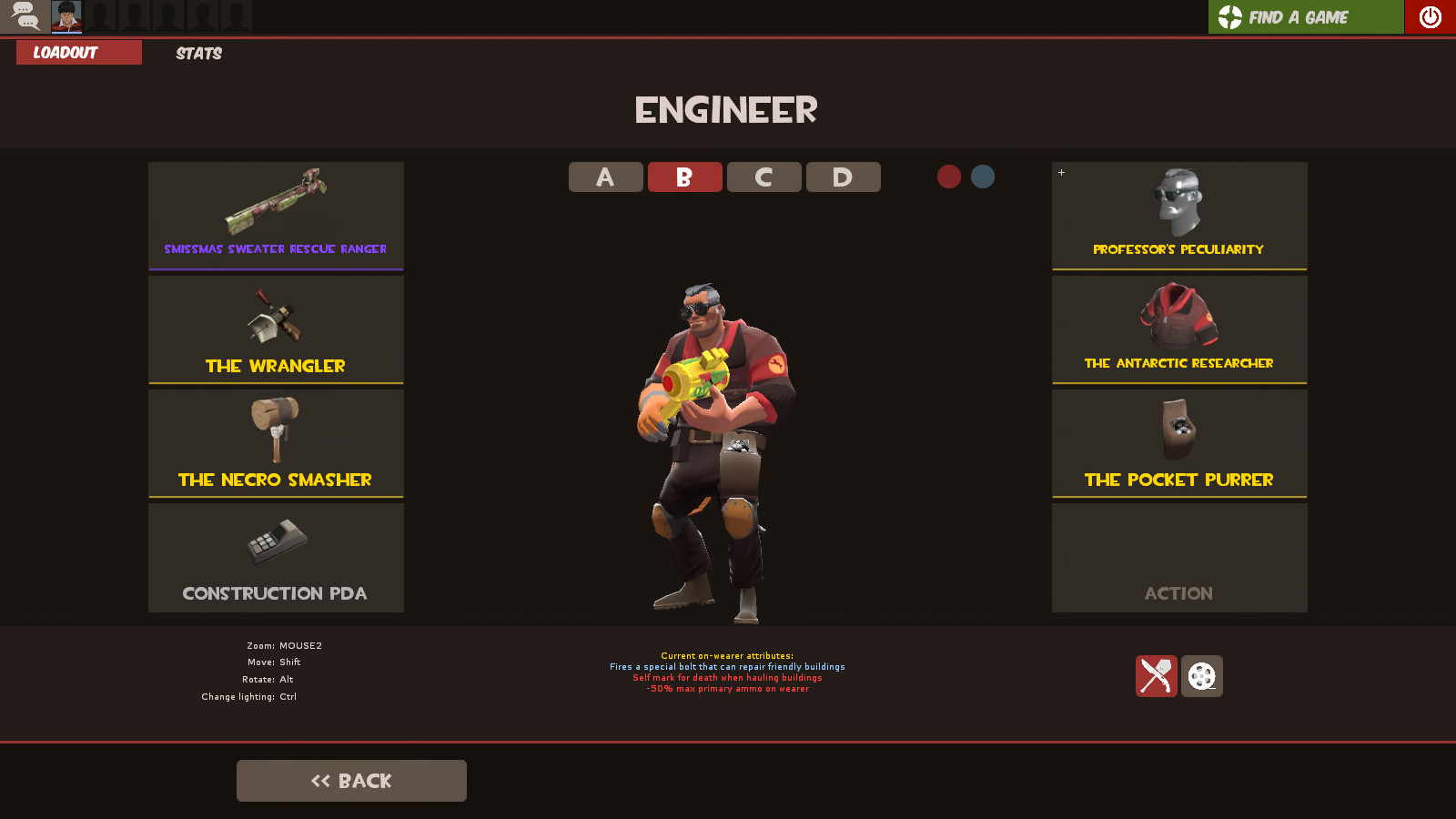Select the LOADOUT tab

(78, 52)
